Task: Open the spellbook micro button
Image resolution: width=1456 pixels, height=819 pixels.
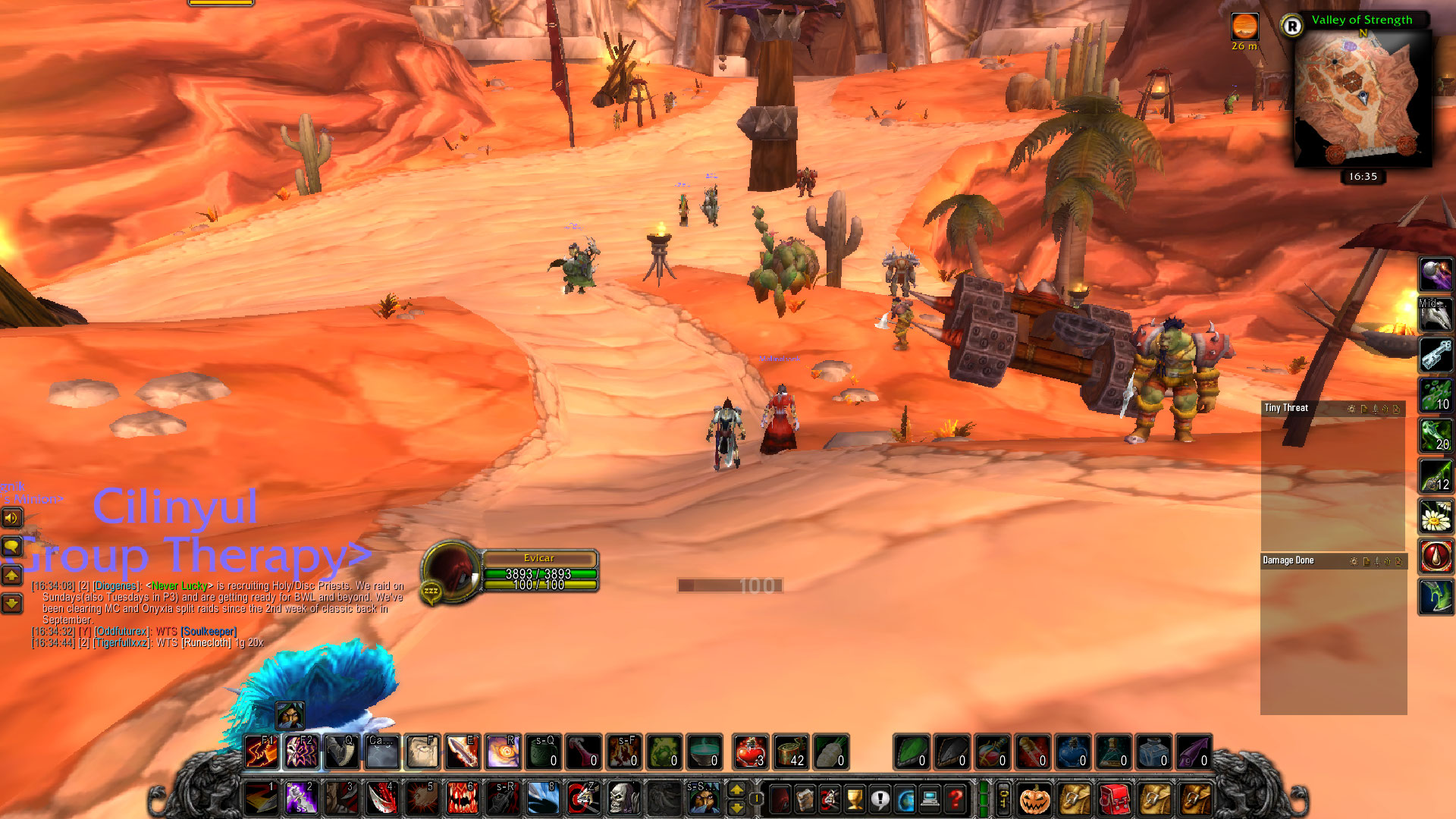Action: 805,799
